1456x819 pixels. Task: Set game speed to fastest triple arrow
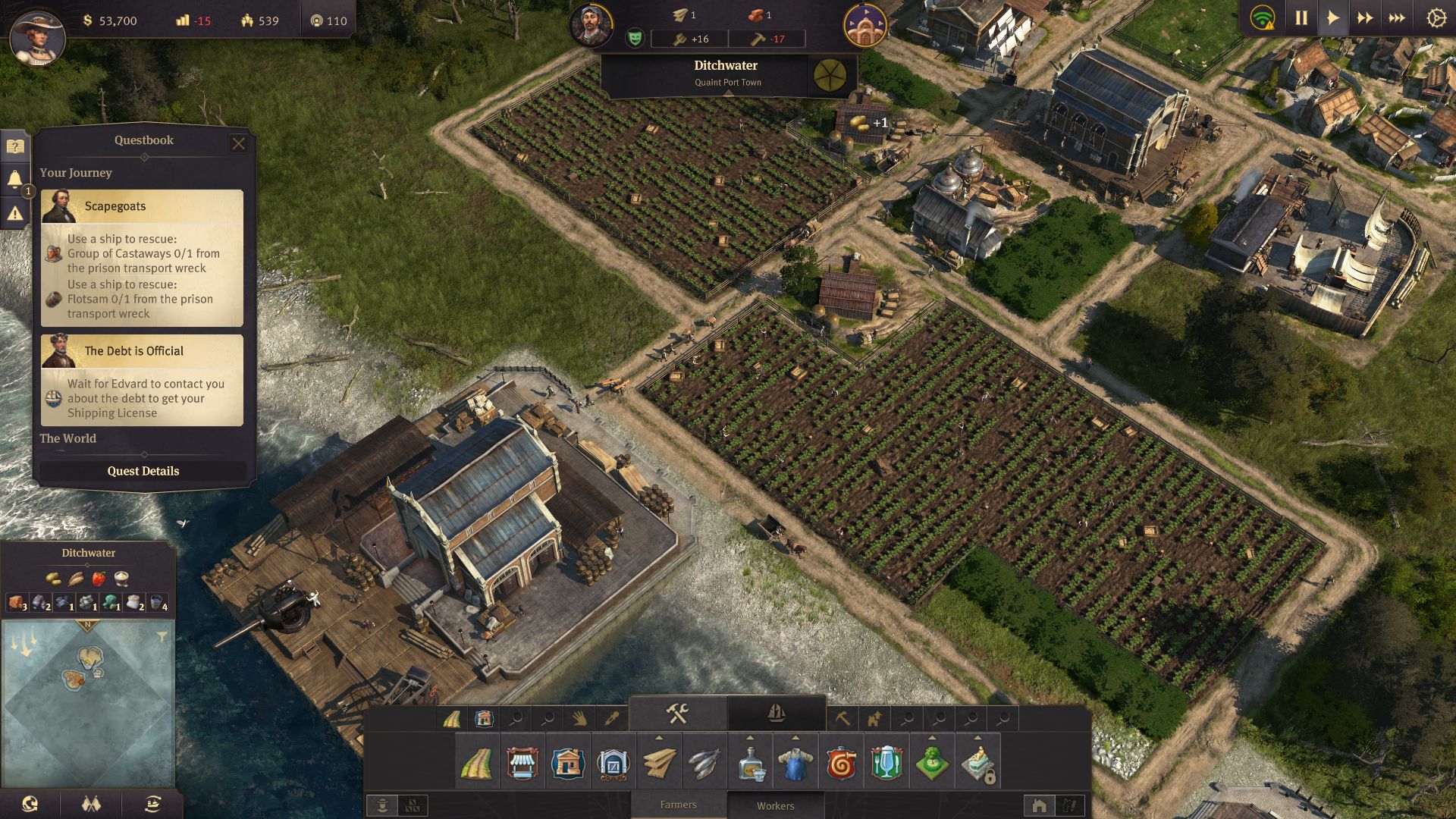point(1396,17)
